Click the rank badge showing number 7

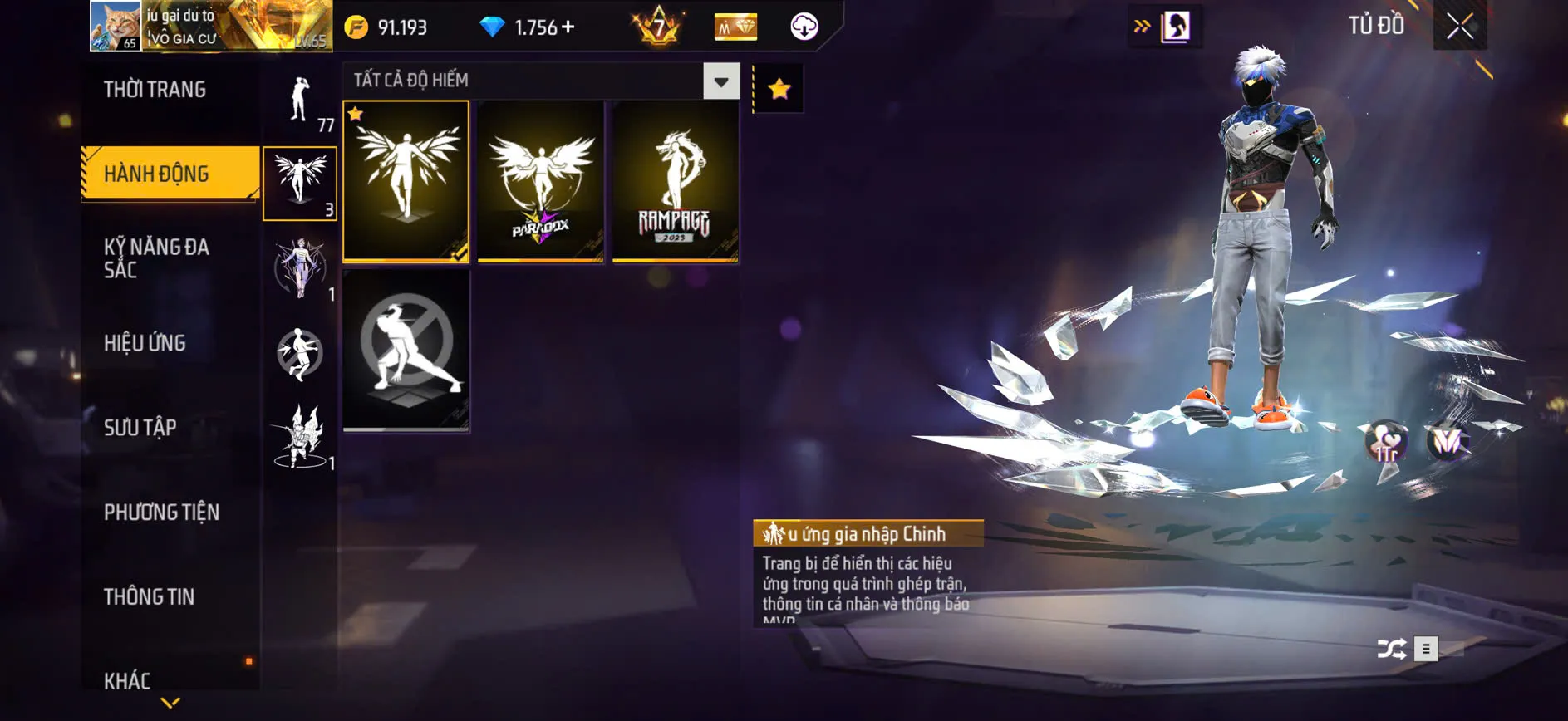point(656,26)
